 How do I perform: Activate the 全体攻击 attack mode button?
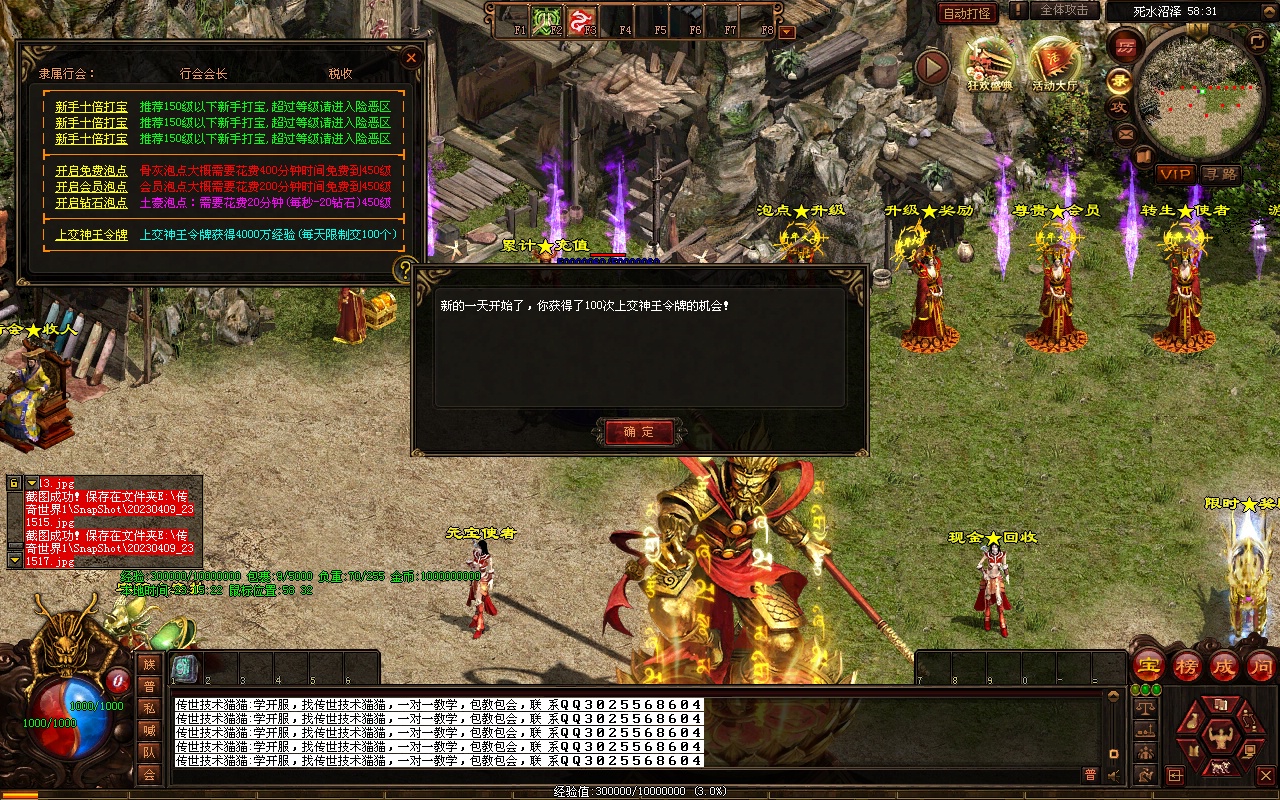pyautogui.click(x=1064, y=10)
